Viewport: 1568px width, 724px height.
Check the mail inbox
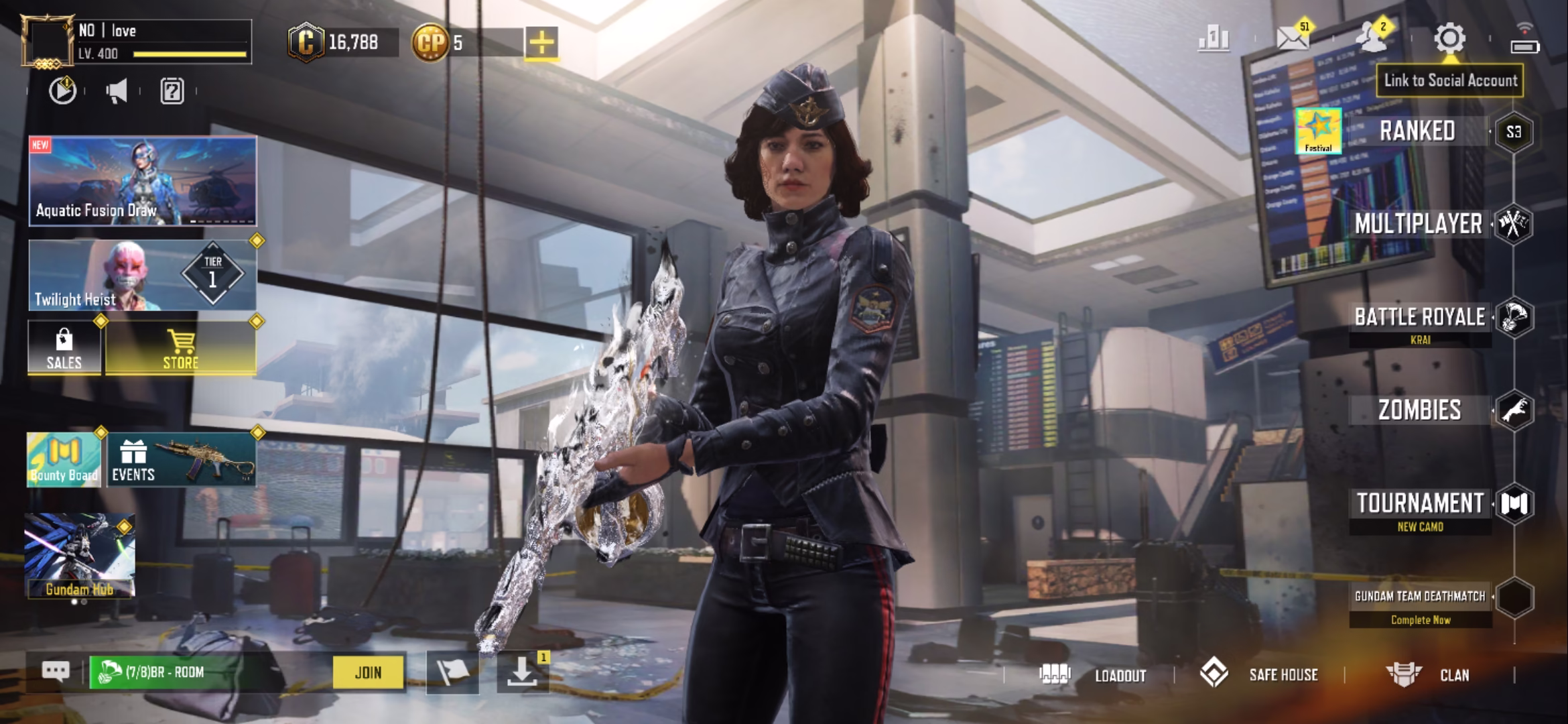[x=1293, y=39]
